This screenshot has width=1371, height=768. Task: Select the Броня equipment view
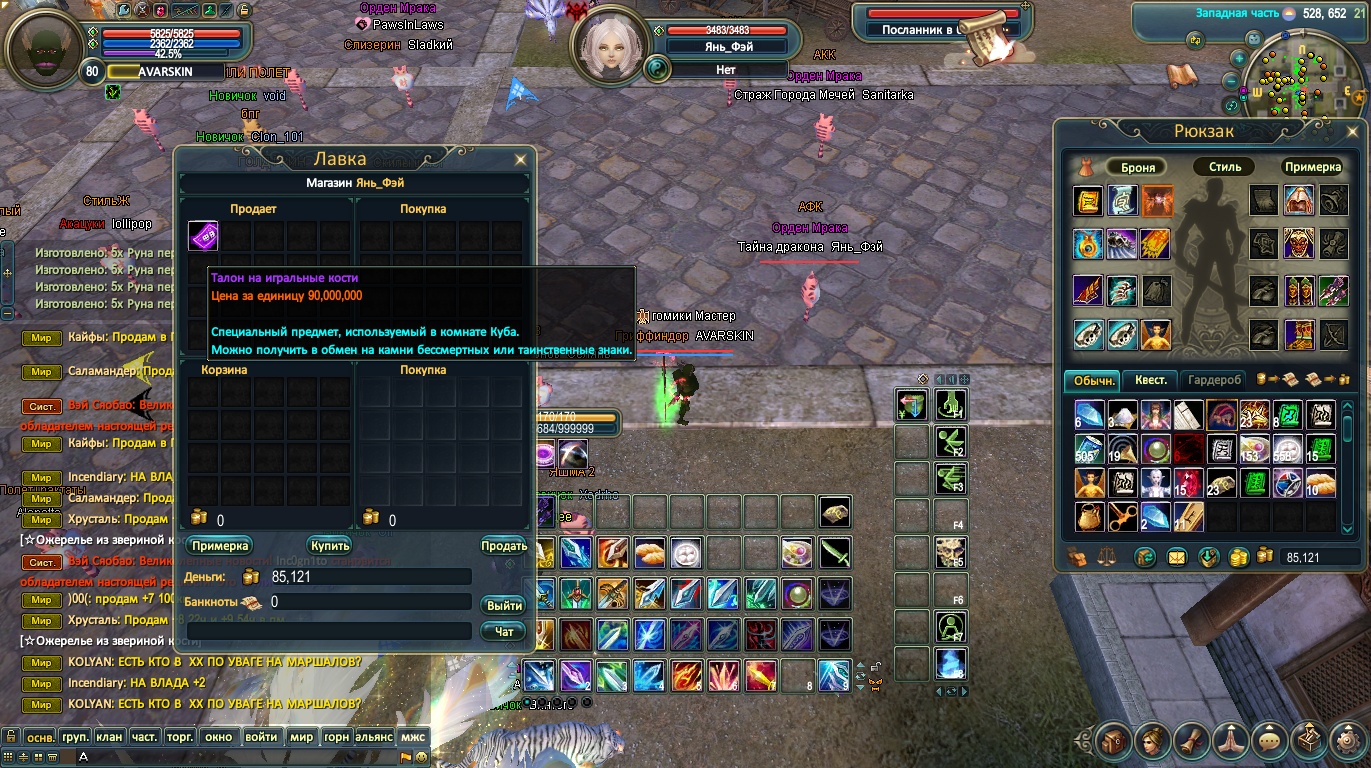click(1138, 167)
